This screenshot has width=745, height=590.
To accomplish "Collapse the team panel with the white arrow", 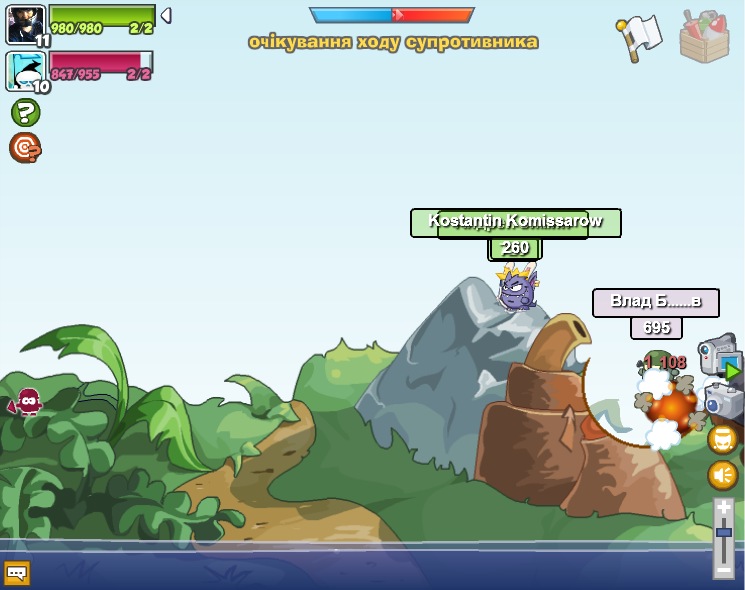I will 166,16.
